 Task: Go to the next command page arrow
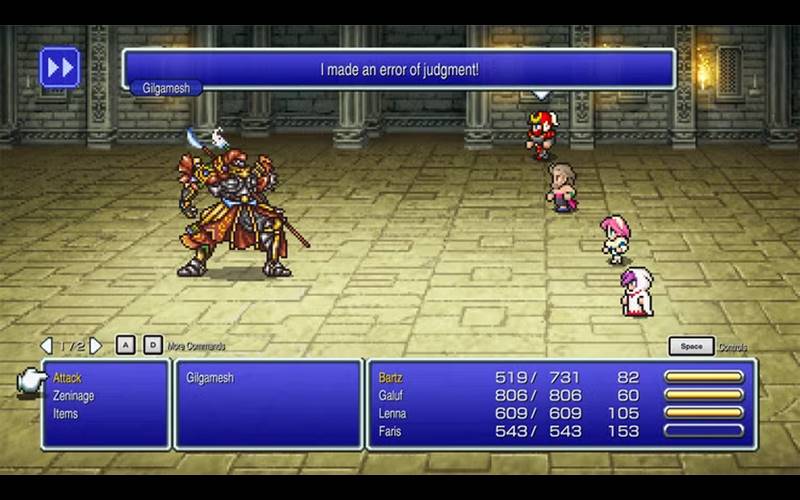click(97, 346)
